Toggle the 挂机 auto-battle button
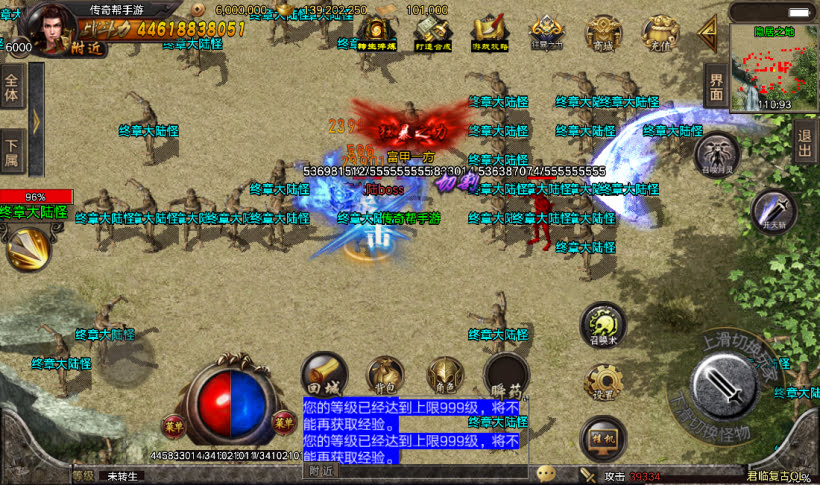 (x=602, y=438)
